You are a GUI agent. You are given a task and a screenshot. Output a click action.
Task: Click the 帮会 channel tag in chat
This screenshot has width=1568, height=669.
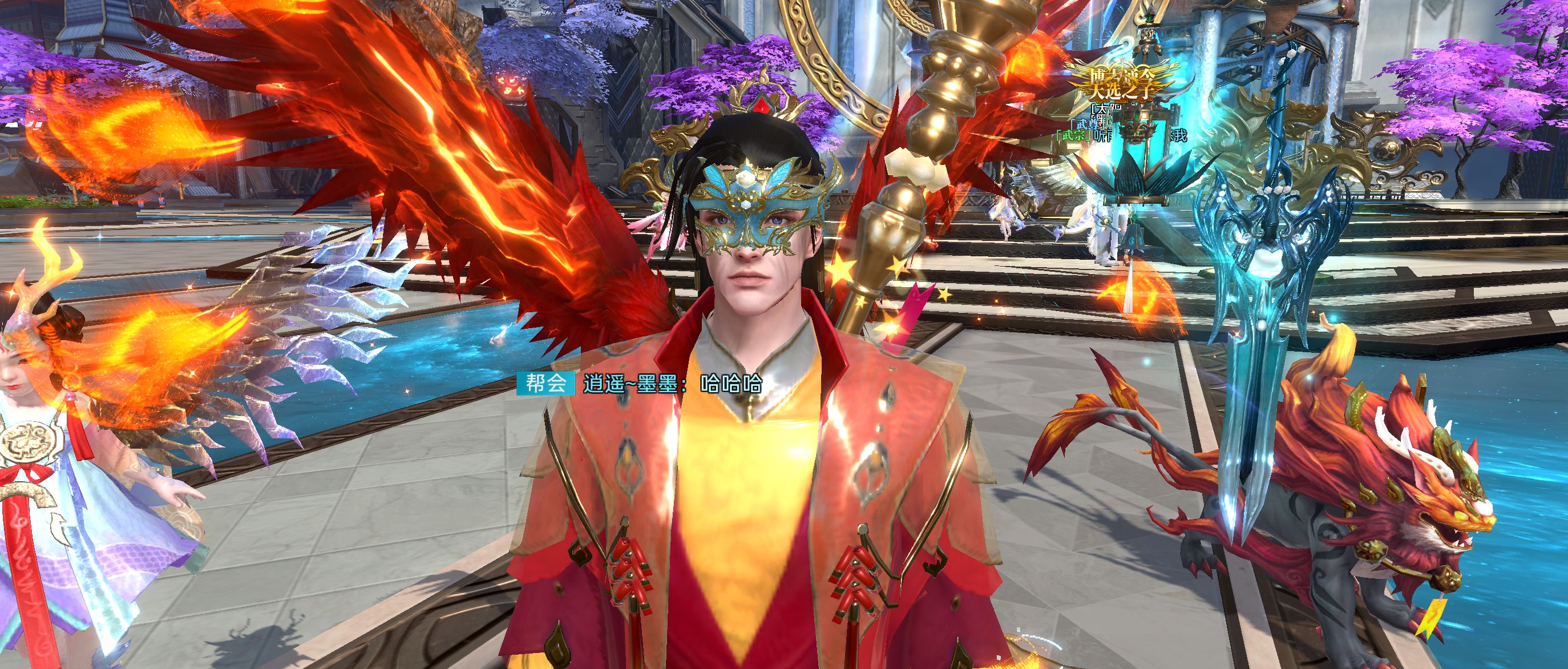[x=545, y=384]
